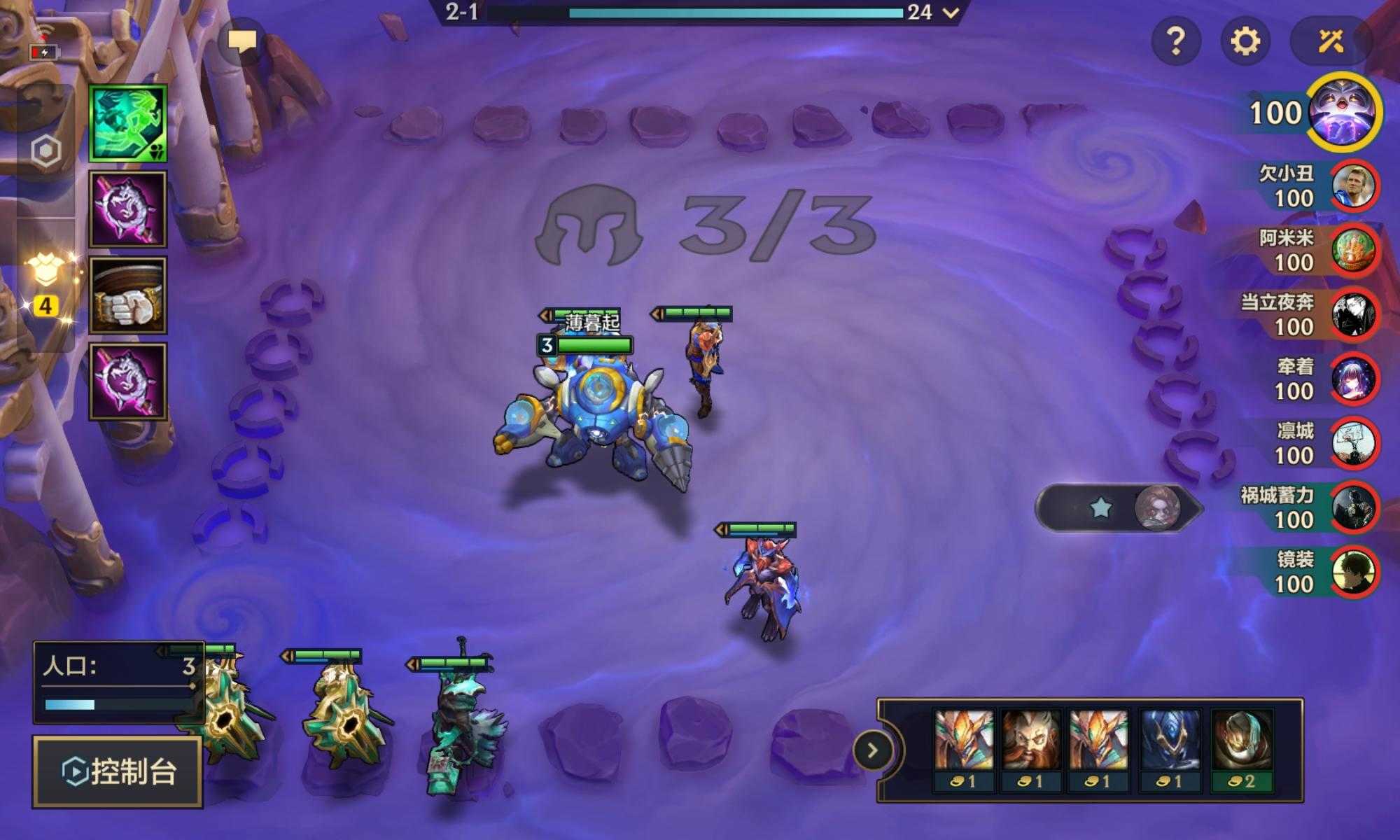Buy the dark blue armored champion card
Viewport: 1400px width, 840px height.
coord(1170,749)
